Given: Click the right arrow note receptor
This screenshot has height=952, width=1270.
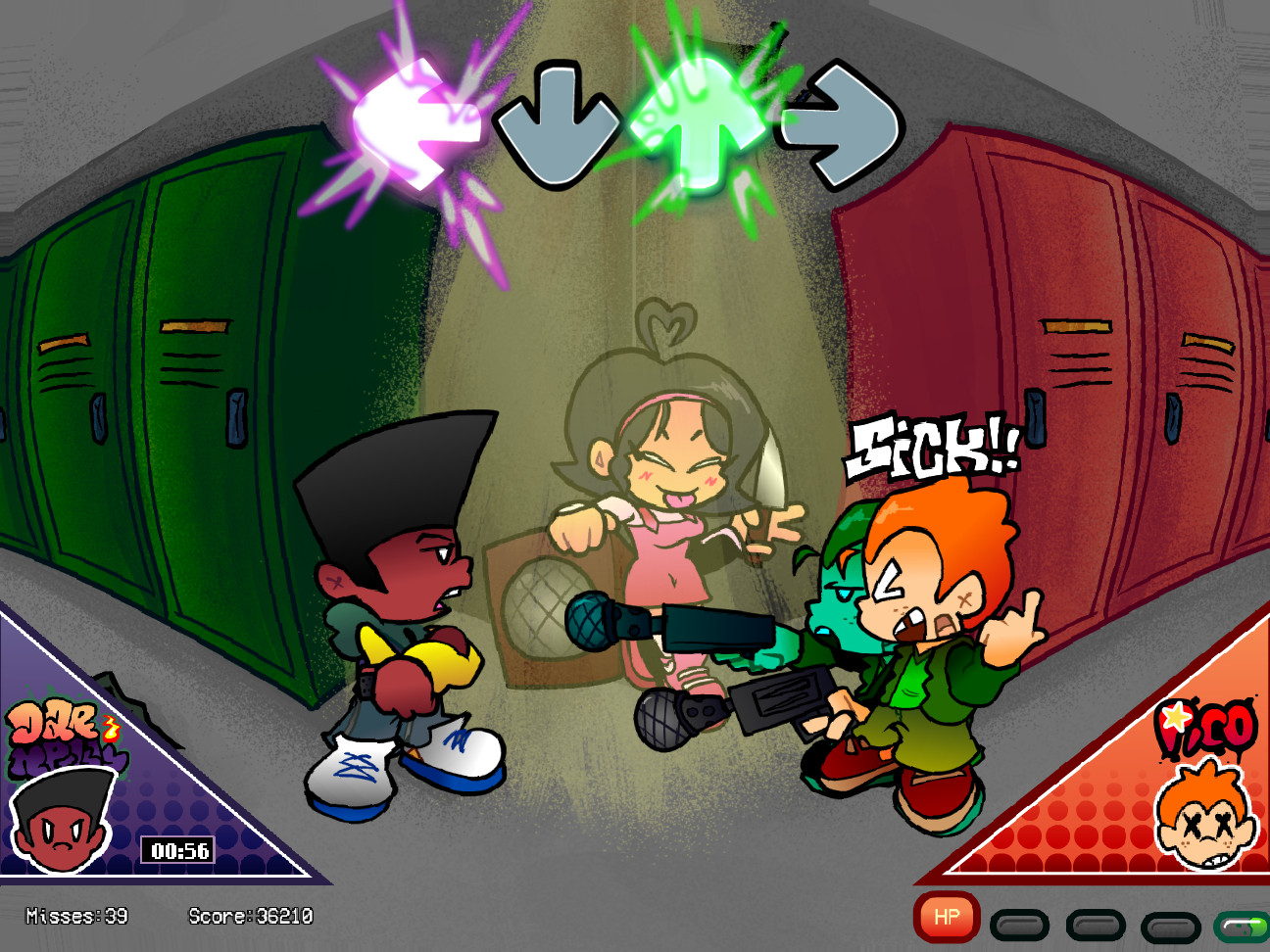Looking at the screenshot, I should pos(843,122).
